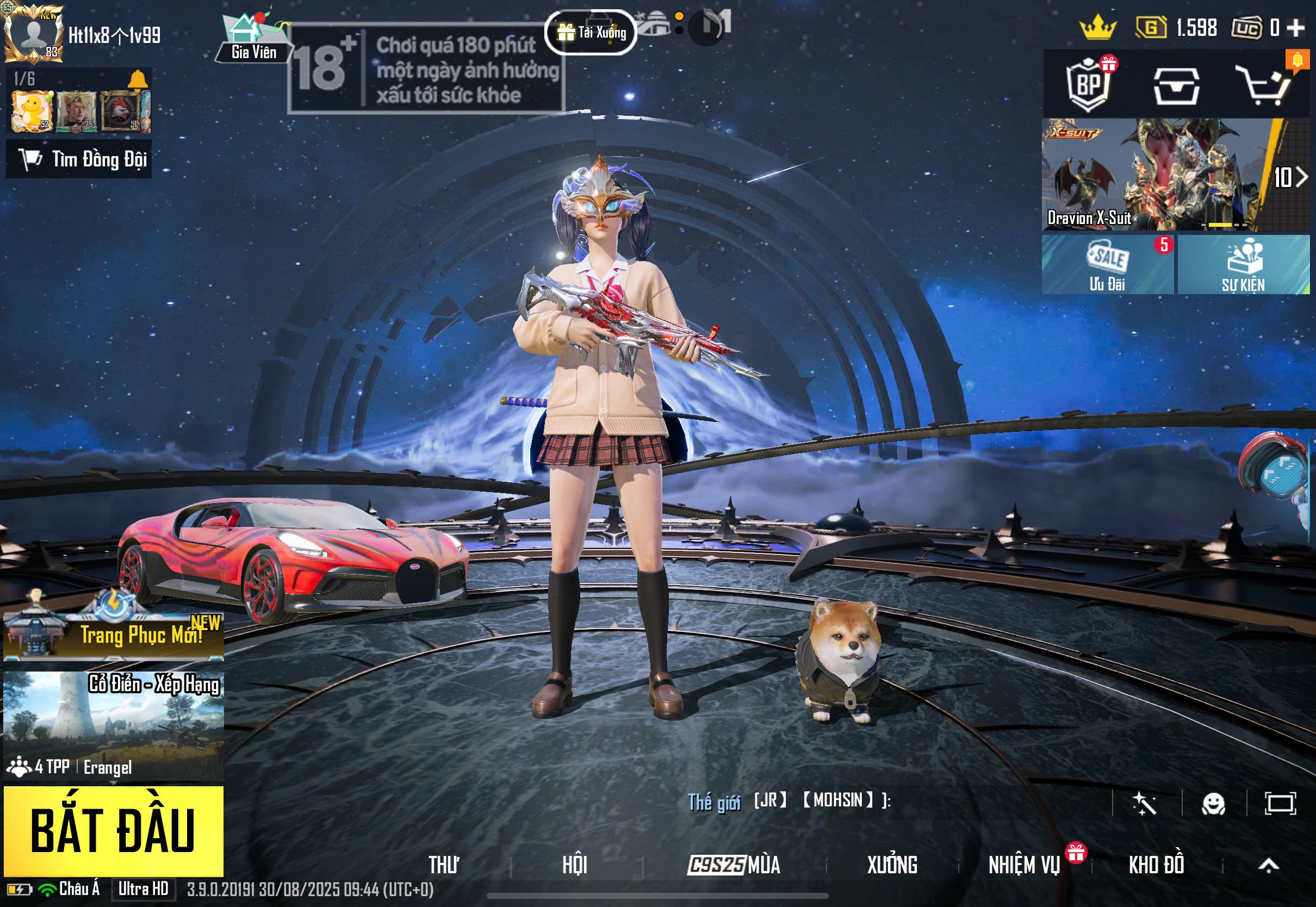Open the KHO ĐỒ inventory menu
This screenshot has width=1316, height=907.
pos(1156,865)
